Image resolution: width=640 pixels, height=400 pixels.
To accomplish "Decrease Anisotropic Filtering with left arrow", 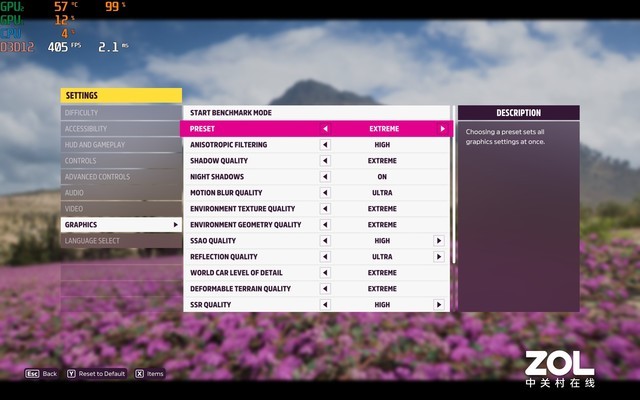I will [324, 145].
